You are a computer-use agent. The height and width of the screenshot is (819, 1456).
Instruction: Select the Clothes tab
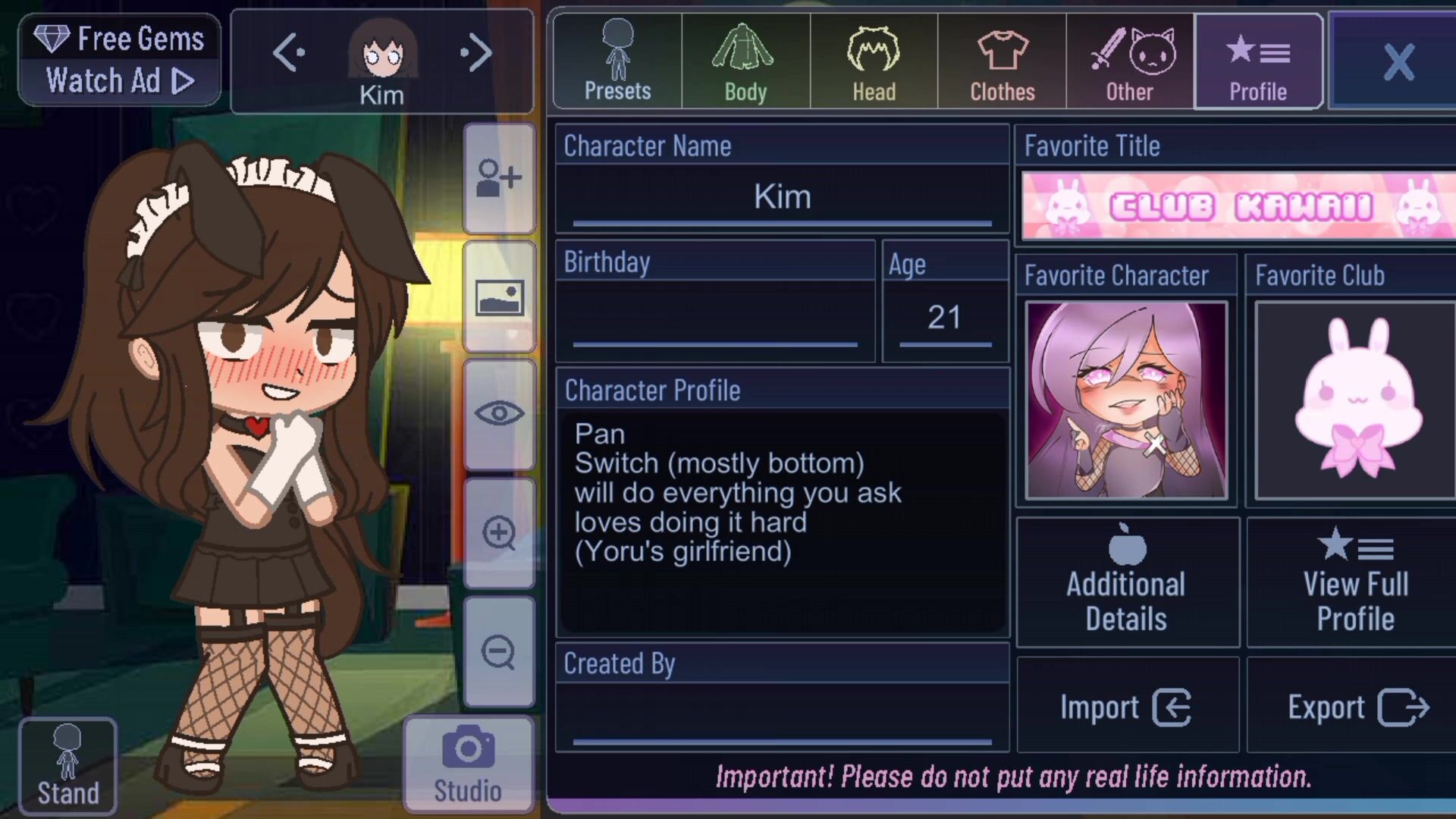[1002, 61]
